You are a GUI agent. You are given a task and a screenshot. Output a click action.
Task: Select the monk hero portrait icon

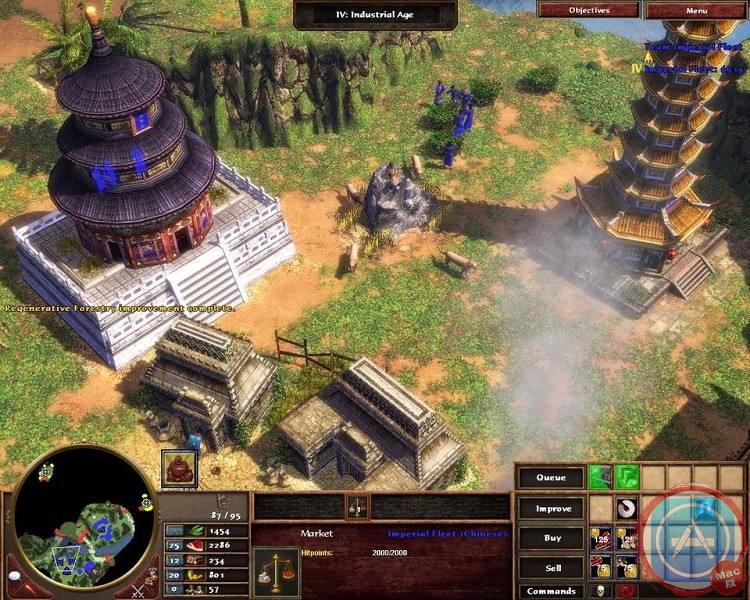pyautogui.click(x=178, y=468)
